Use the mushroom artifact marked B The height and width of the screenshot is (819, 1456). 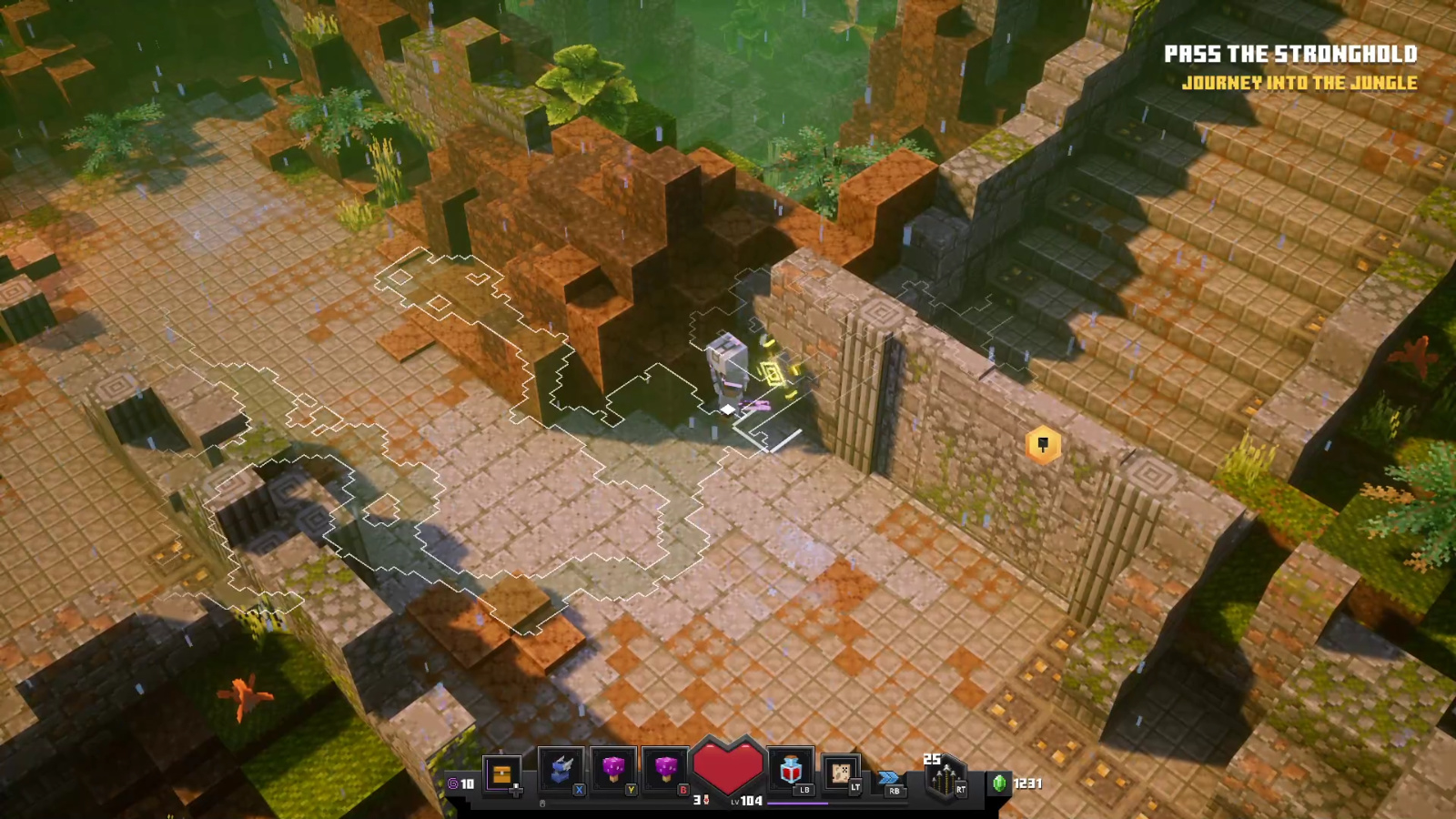pos(666,772)
